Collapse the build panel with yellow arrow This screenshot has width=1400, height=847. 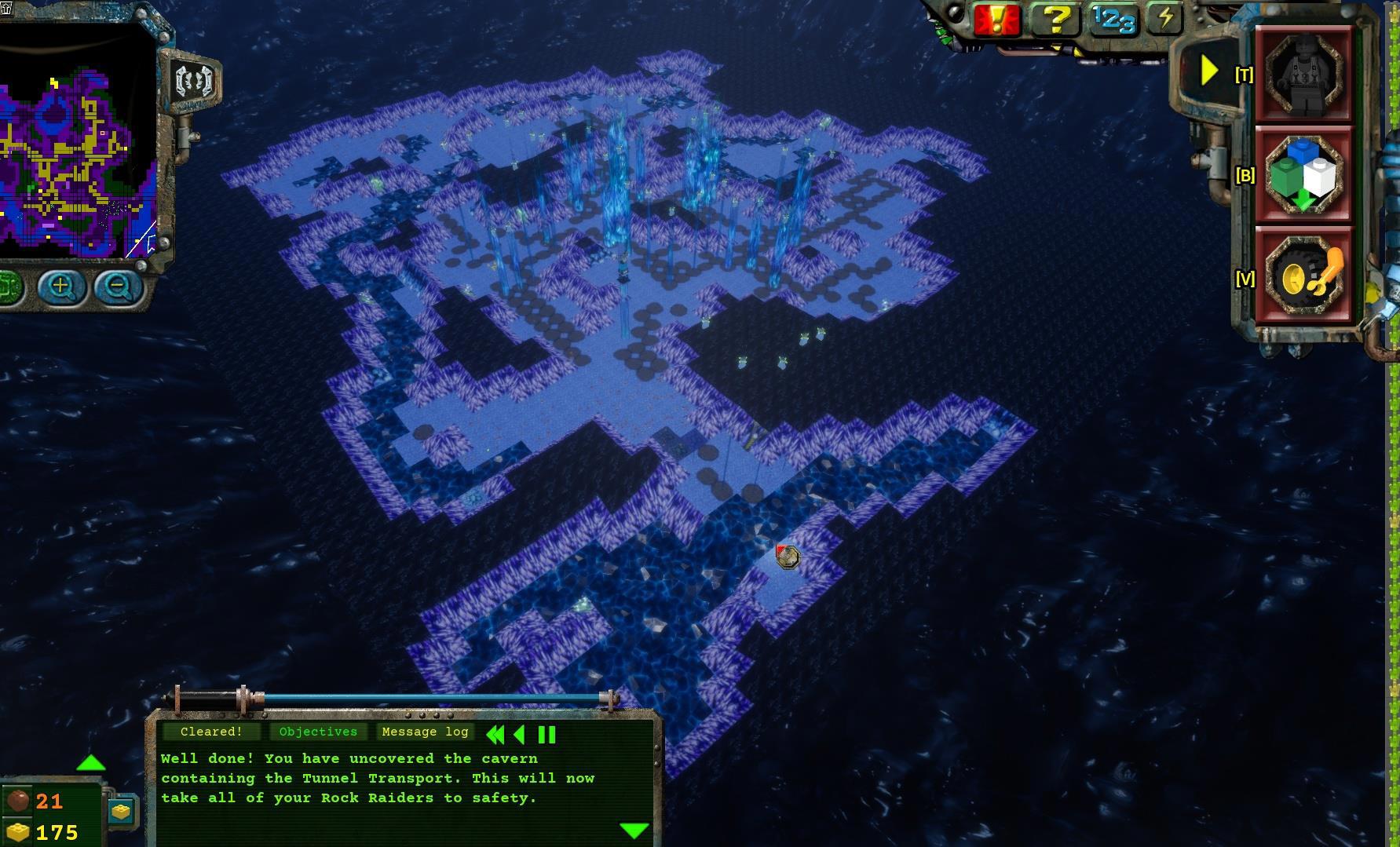point(1209,72)
